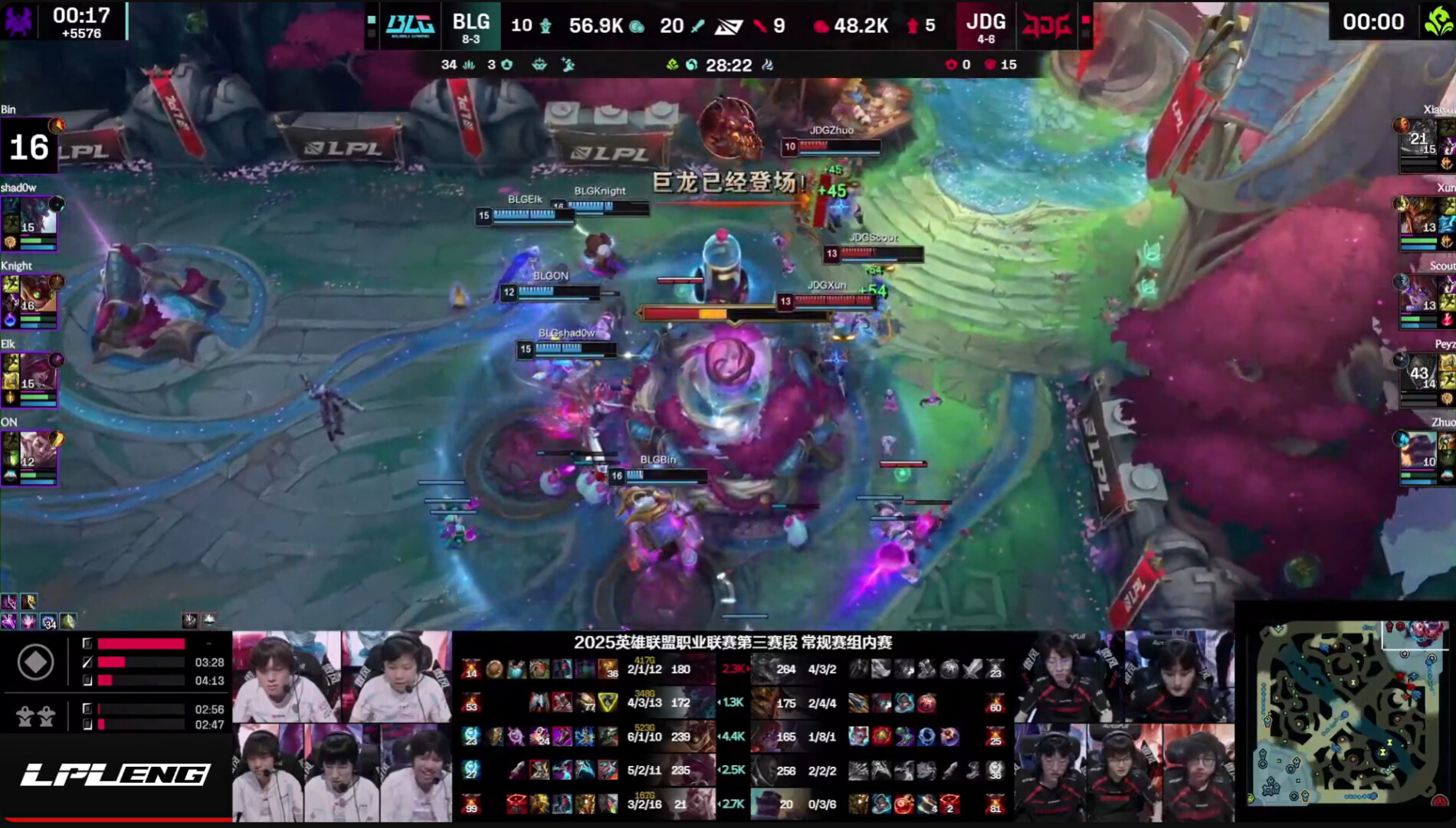
Task: Click the BLG team logo
Action: (410, 25)
